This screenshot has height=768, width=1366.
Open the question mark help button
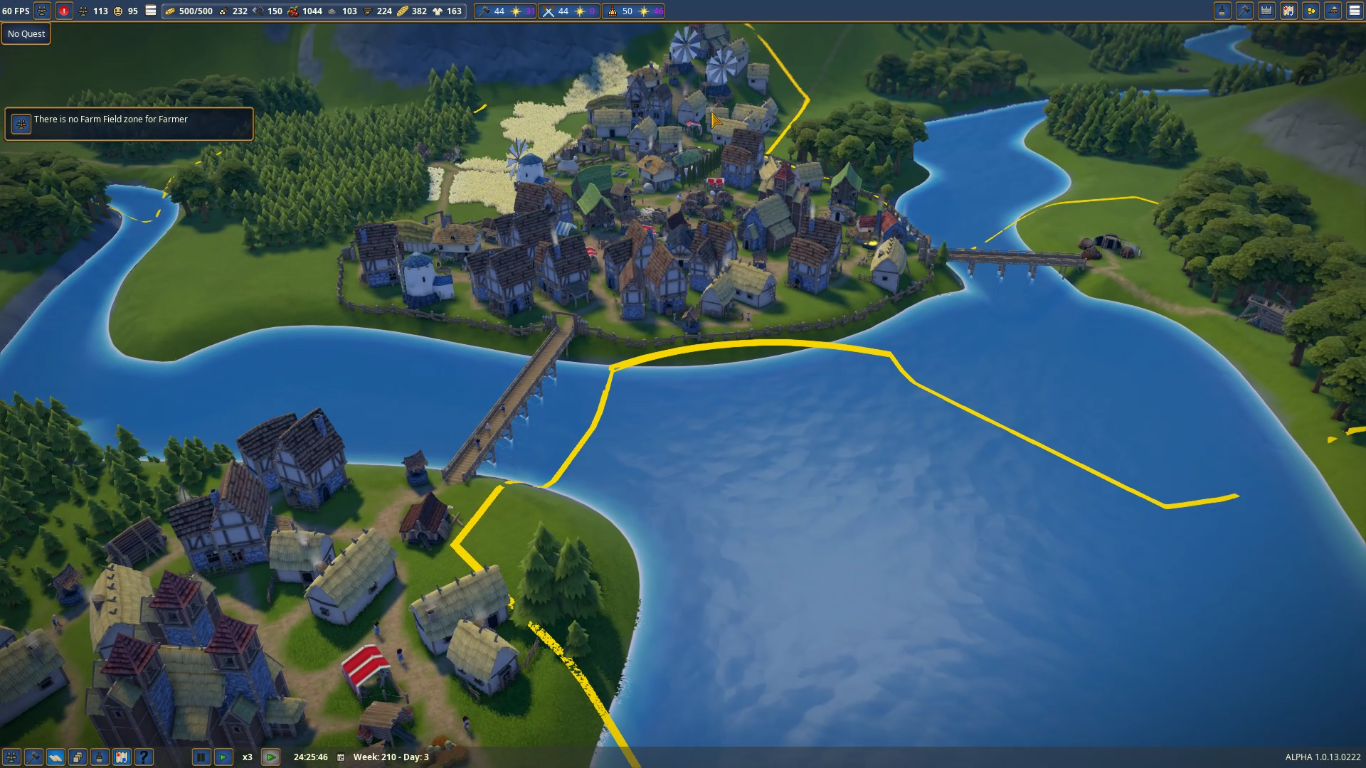tap(143, 757)
